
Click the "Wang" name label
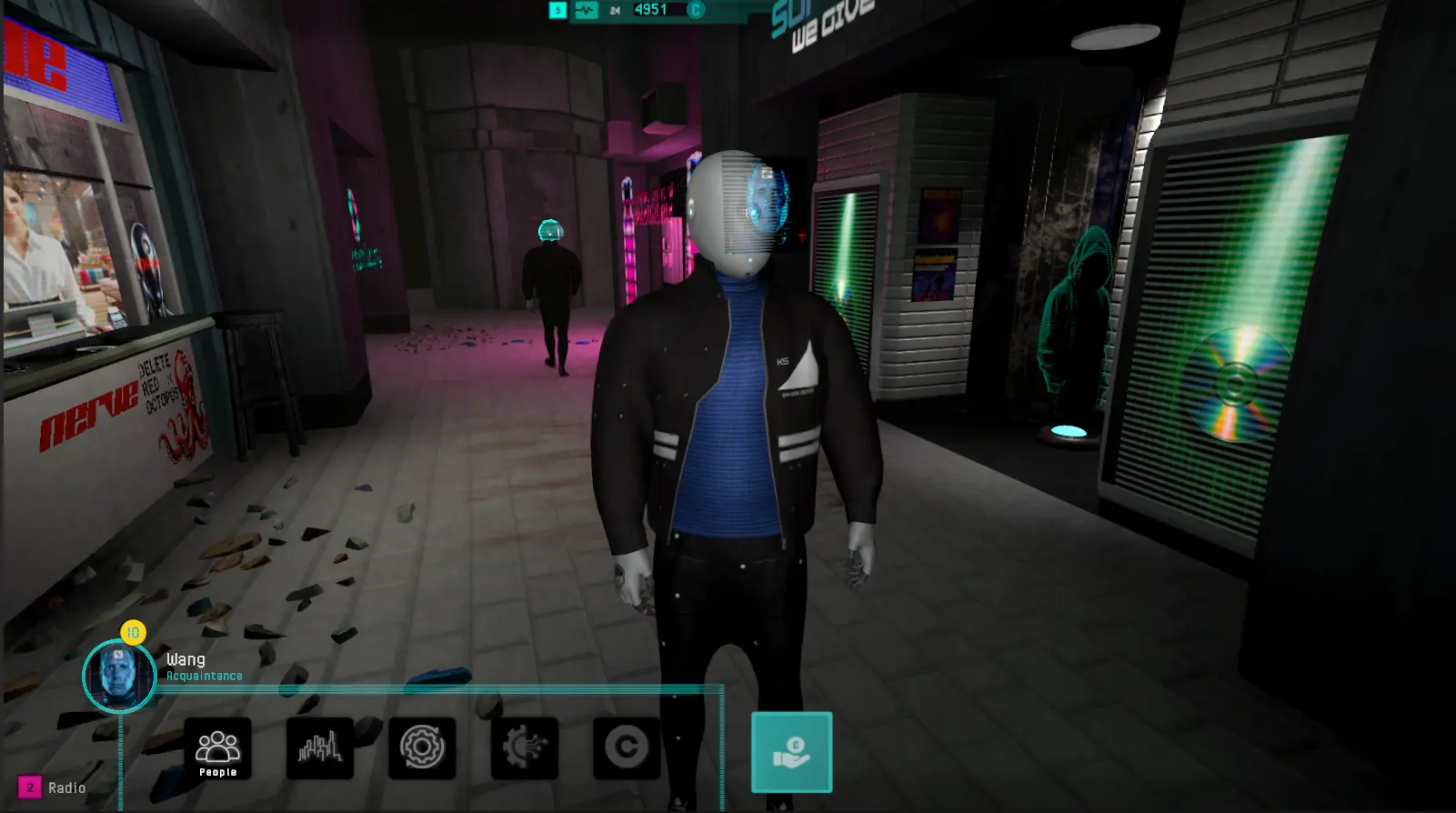tap(185, 658)
